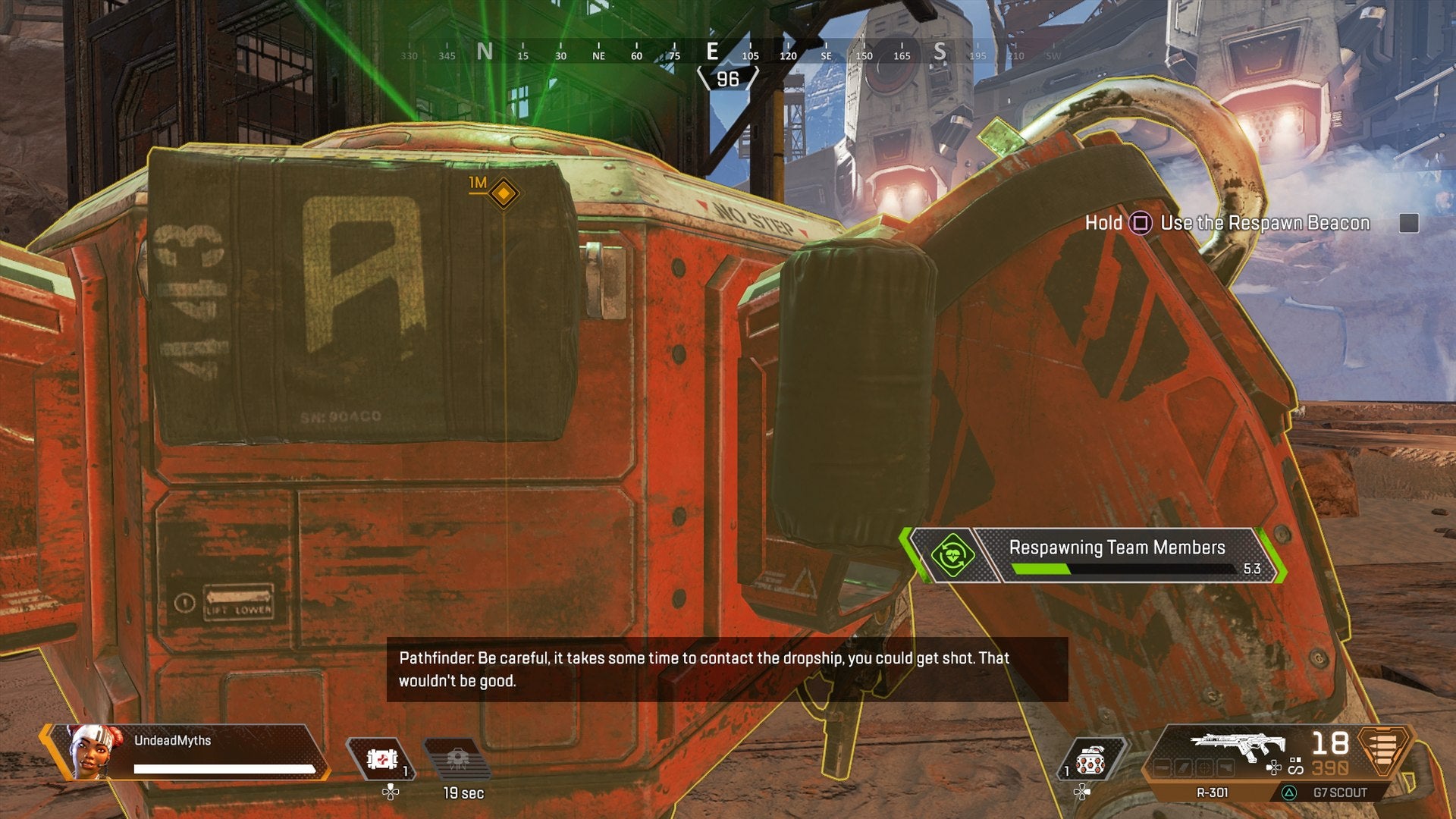The image size is (1456, 819).
Task: Expand the waypoint marker labeled 1M
Action: click(503, 195)
